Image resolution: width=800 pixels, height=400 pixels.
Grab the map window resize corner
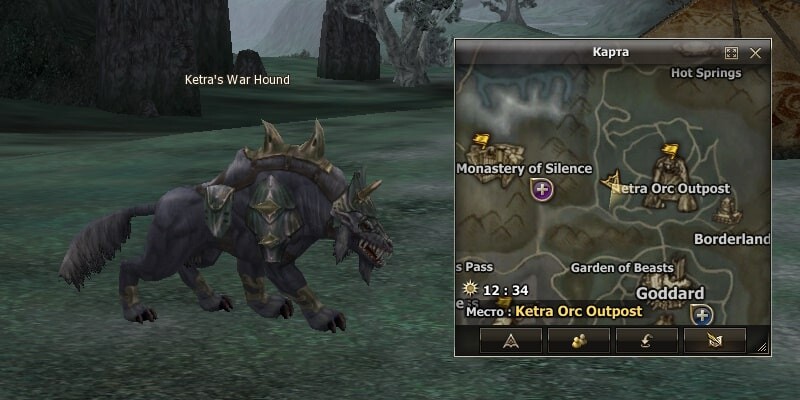point(763,348)
